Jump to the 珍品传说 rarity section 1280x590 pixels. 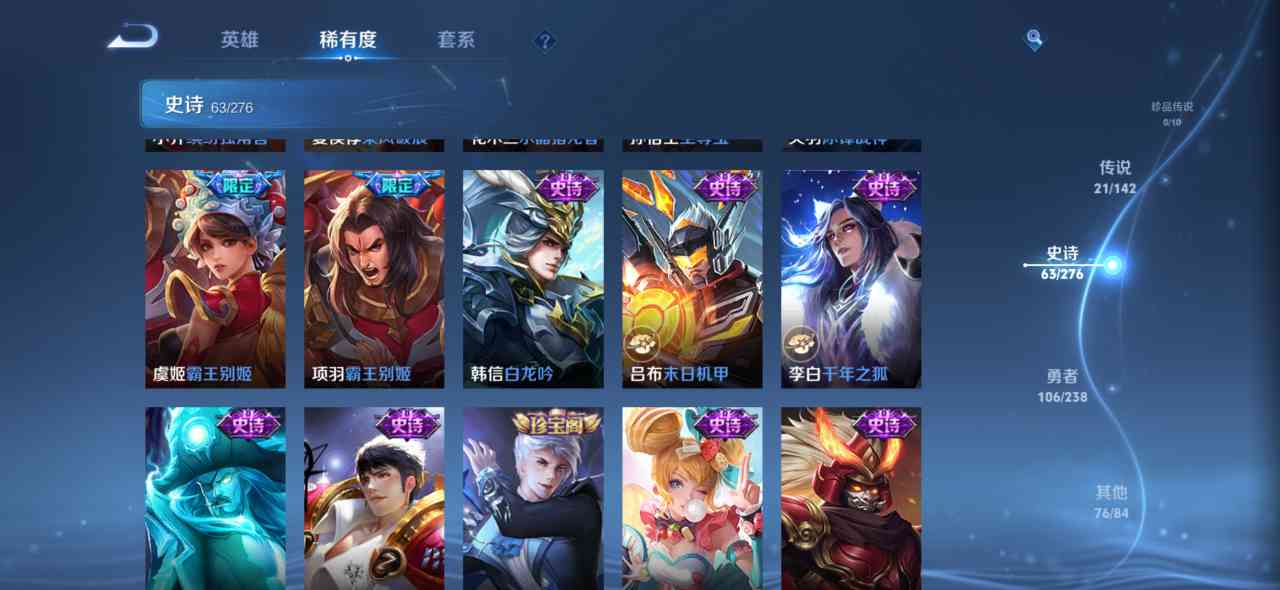[1172, 113]
